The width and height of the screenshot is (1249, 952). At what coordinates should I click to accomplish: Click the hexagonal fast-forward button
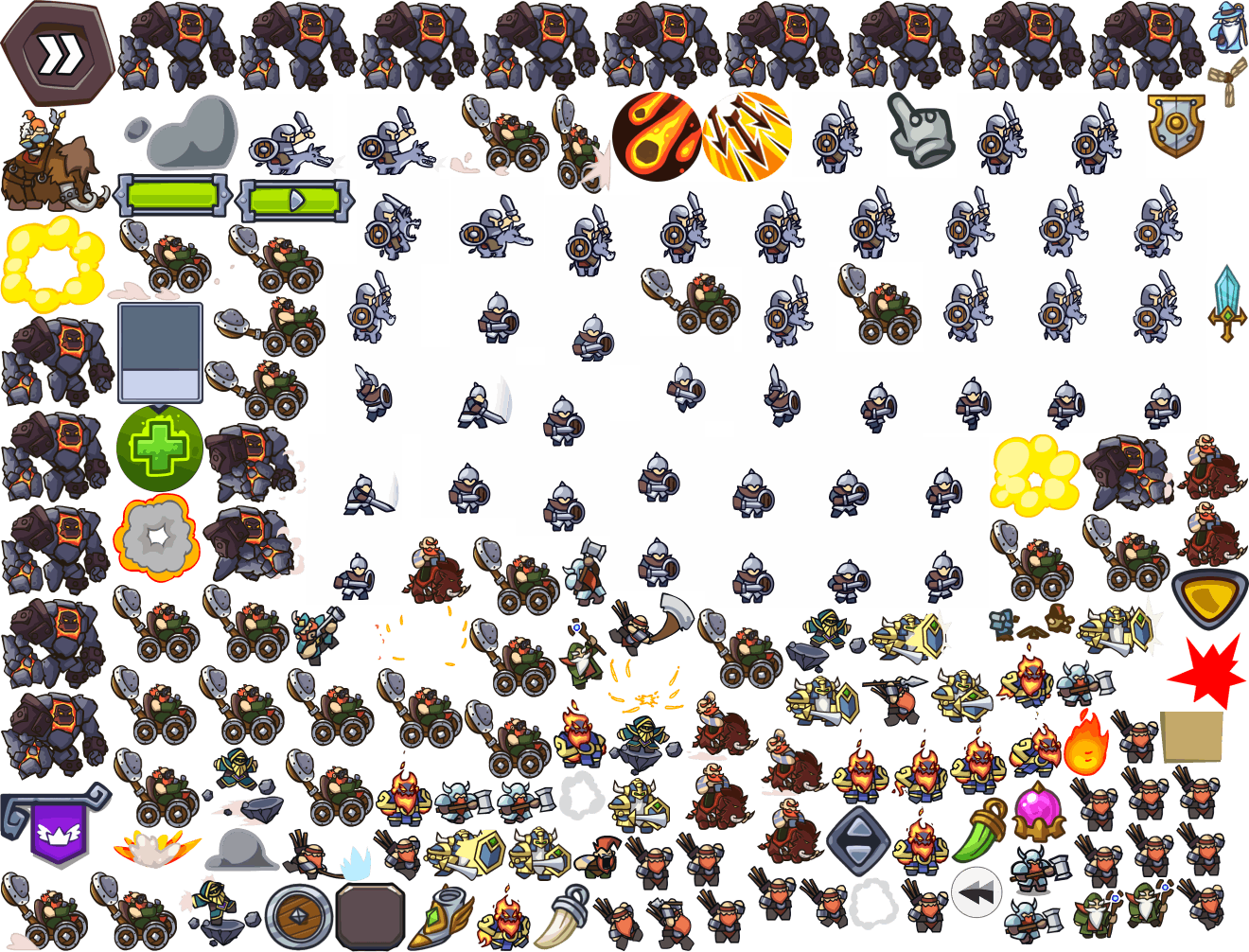coord(57,52)
